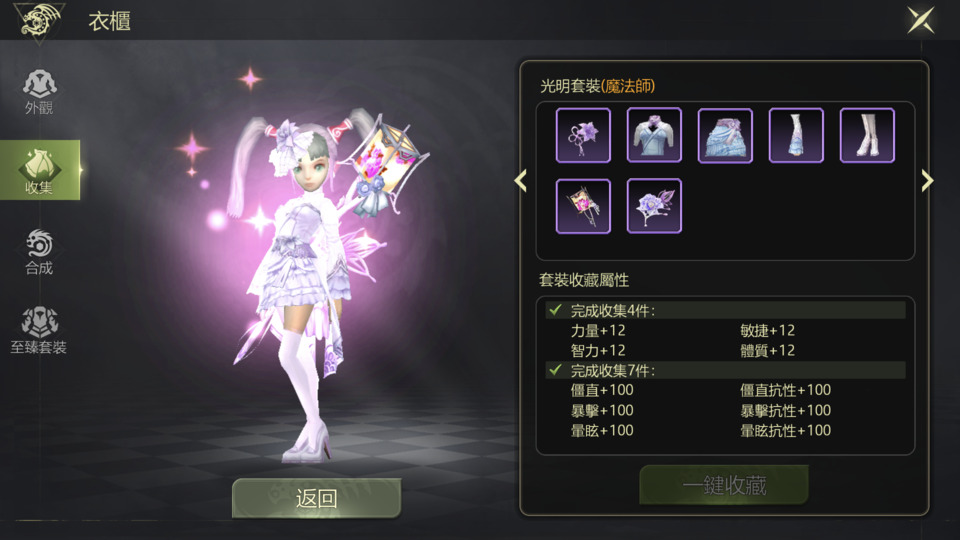Select the blue frilly skirt slot
Screen dimensions: 960x540
click(x=725, y=135)
